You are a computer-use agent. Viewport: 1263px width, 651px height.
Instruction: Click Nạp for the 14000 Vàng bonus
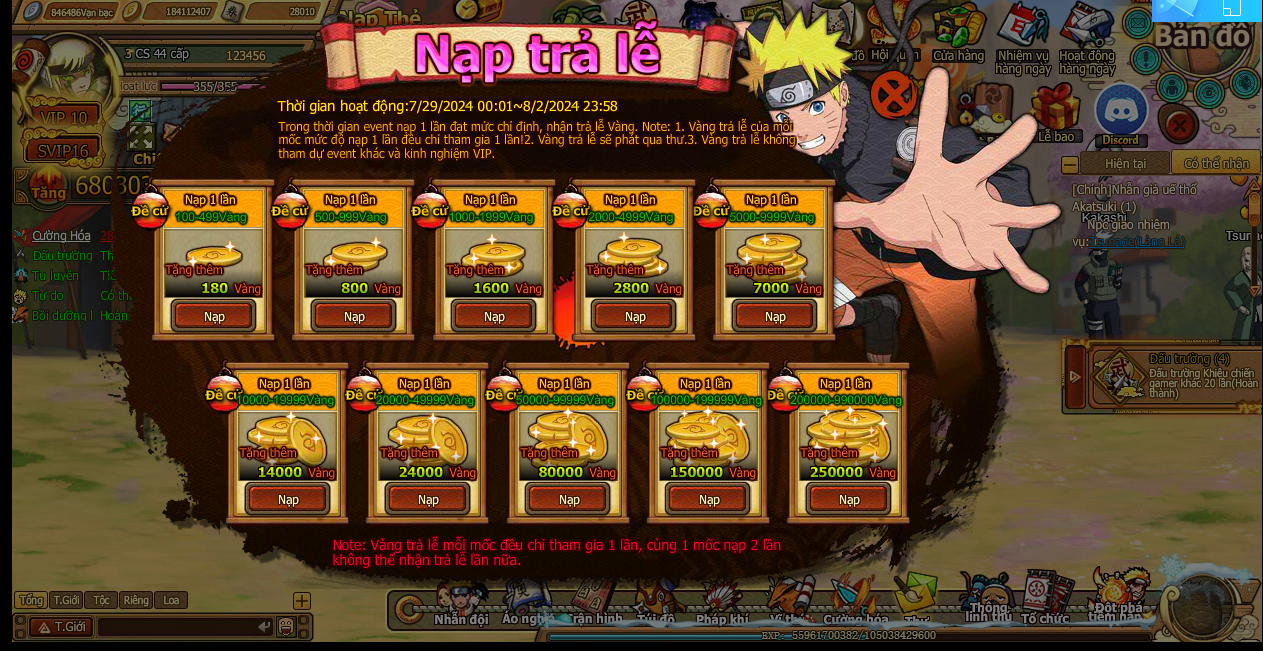(288, 499)
